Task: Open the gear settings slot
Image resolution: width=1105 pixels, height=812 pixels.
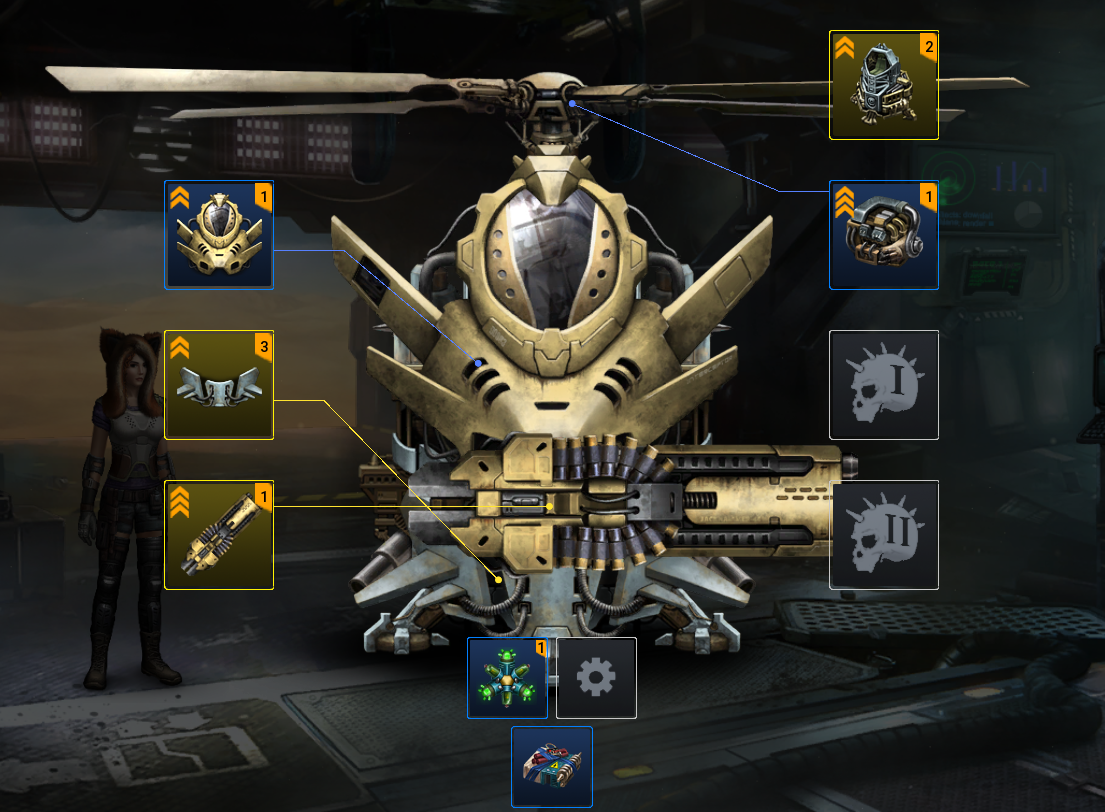Action: [x=596, y=678]
